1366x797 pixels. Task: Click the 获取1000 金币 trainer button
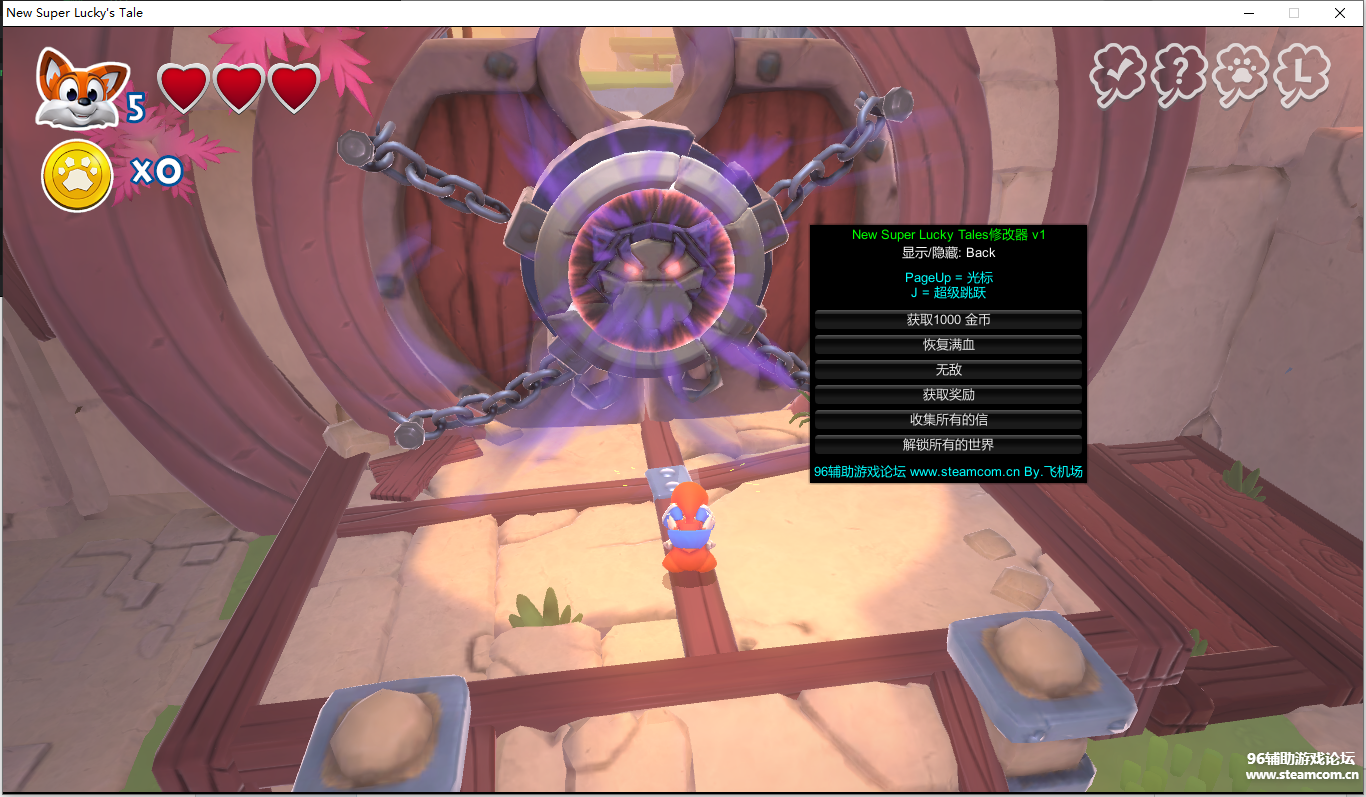point(948,320)
